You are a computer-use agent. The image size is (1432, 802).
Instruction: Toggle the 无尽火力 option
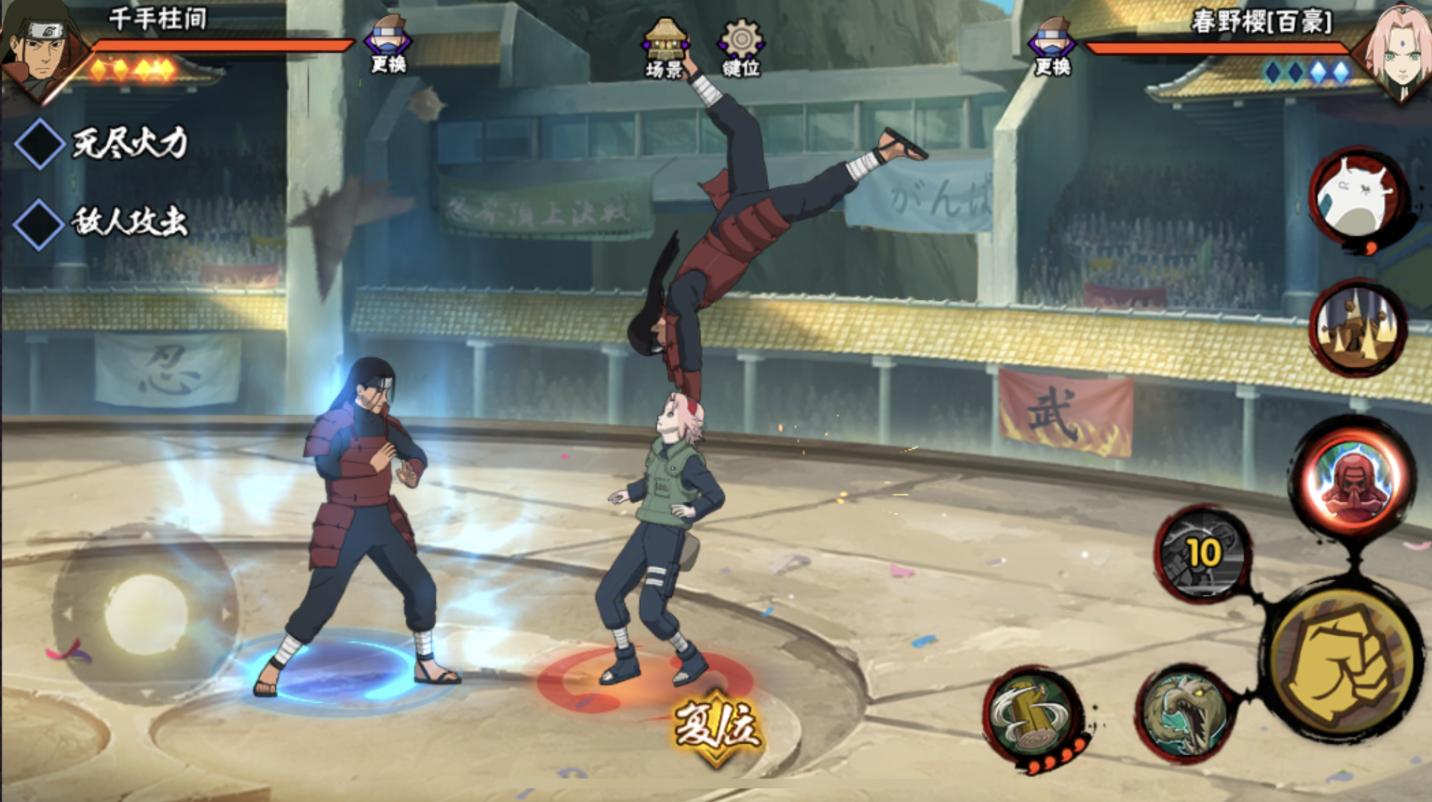pyautogui.click(x=40, y=145)
